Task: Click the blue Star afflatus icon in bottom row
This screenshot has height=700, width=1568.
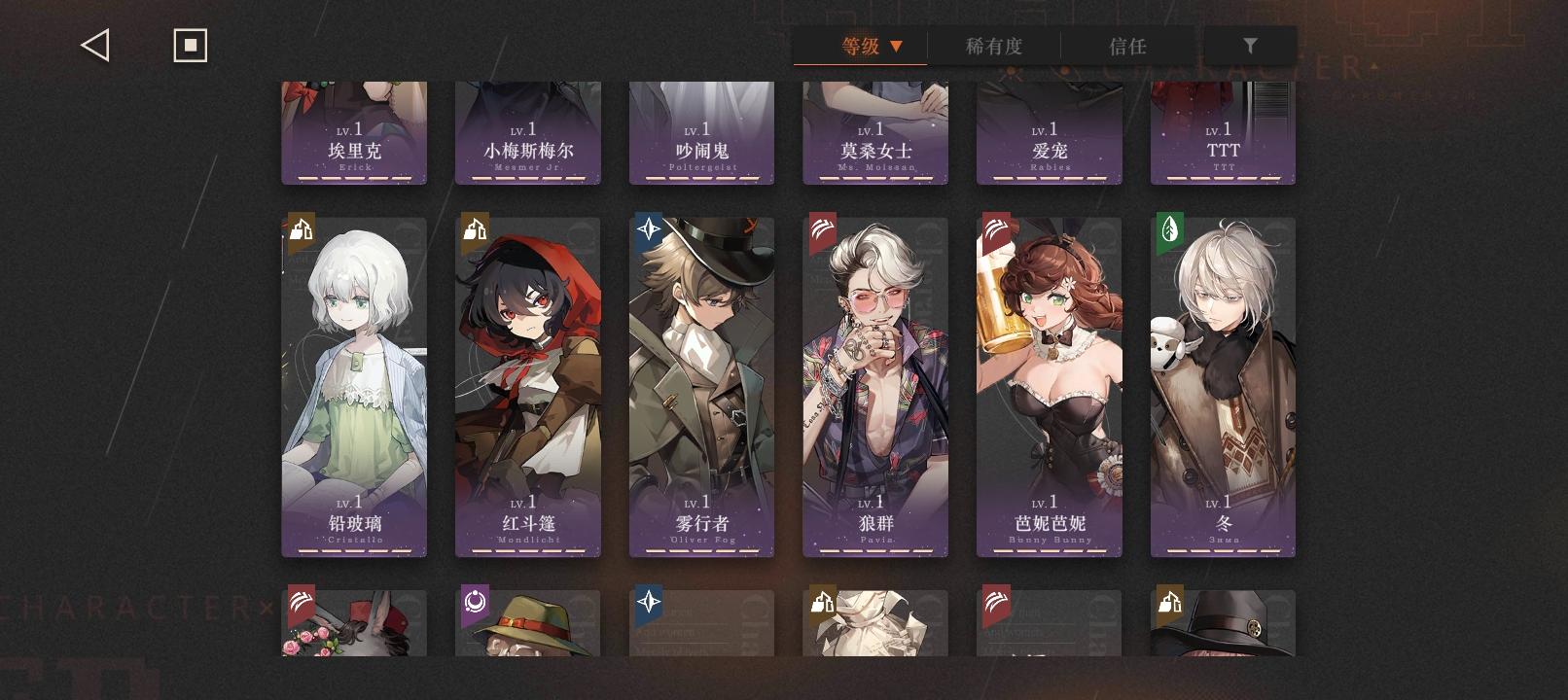Action: point(648,603)
